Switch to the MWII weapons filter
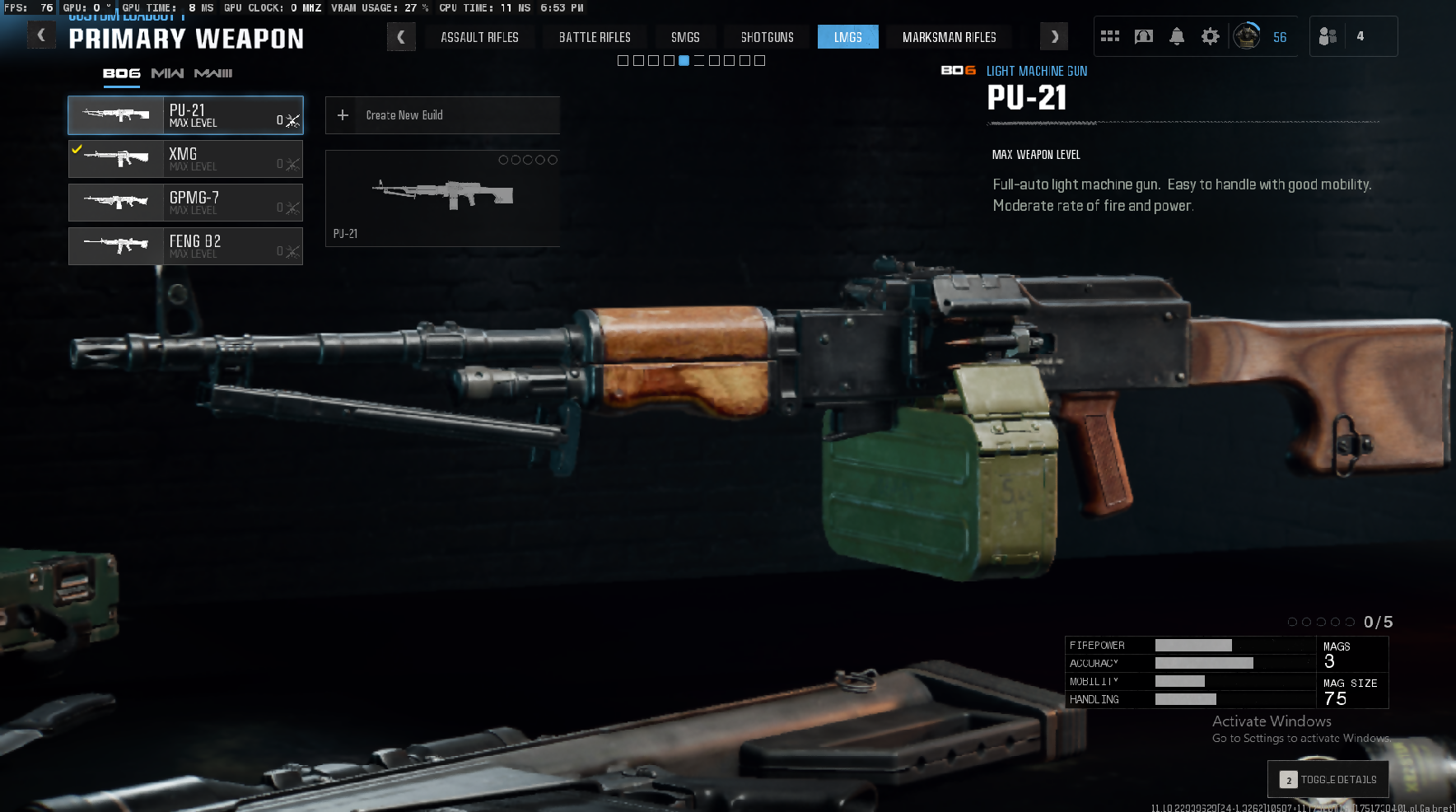 tap(167, 73)
